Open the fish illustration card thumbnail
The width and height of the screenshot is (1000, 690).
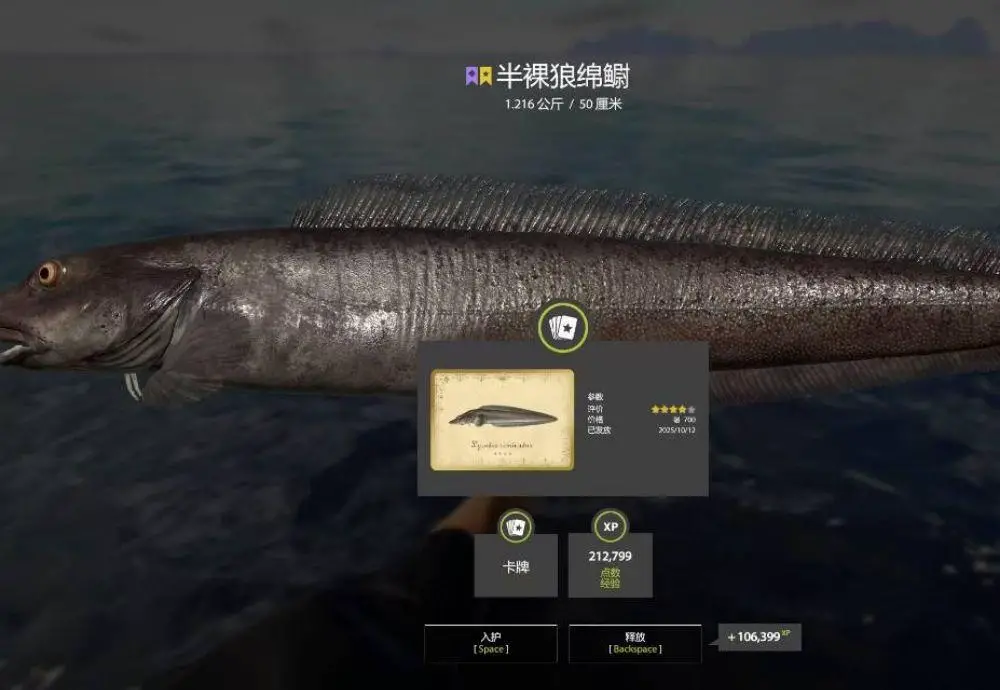(502, 419)
